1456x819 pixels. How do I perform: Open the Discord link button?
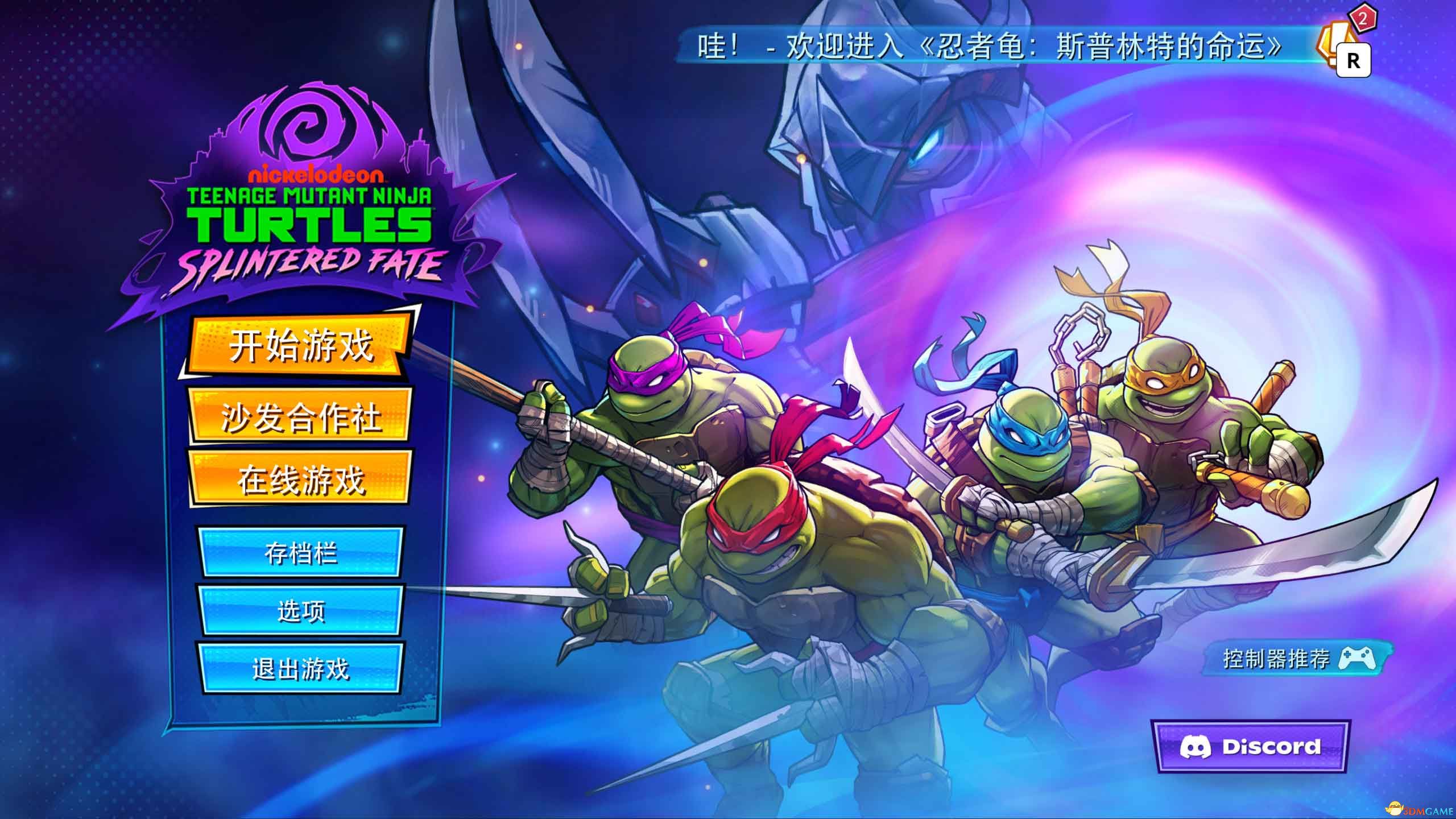[1250, 747]
